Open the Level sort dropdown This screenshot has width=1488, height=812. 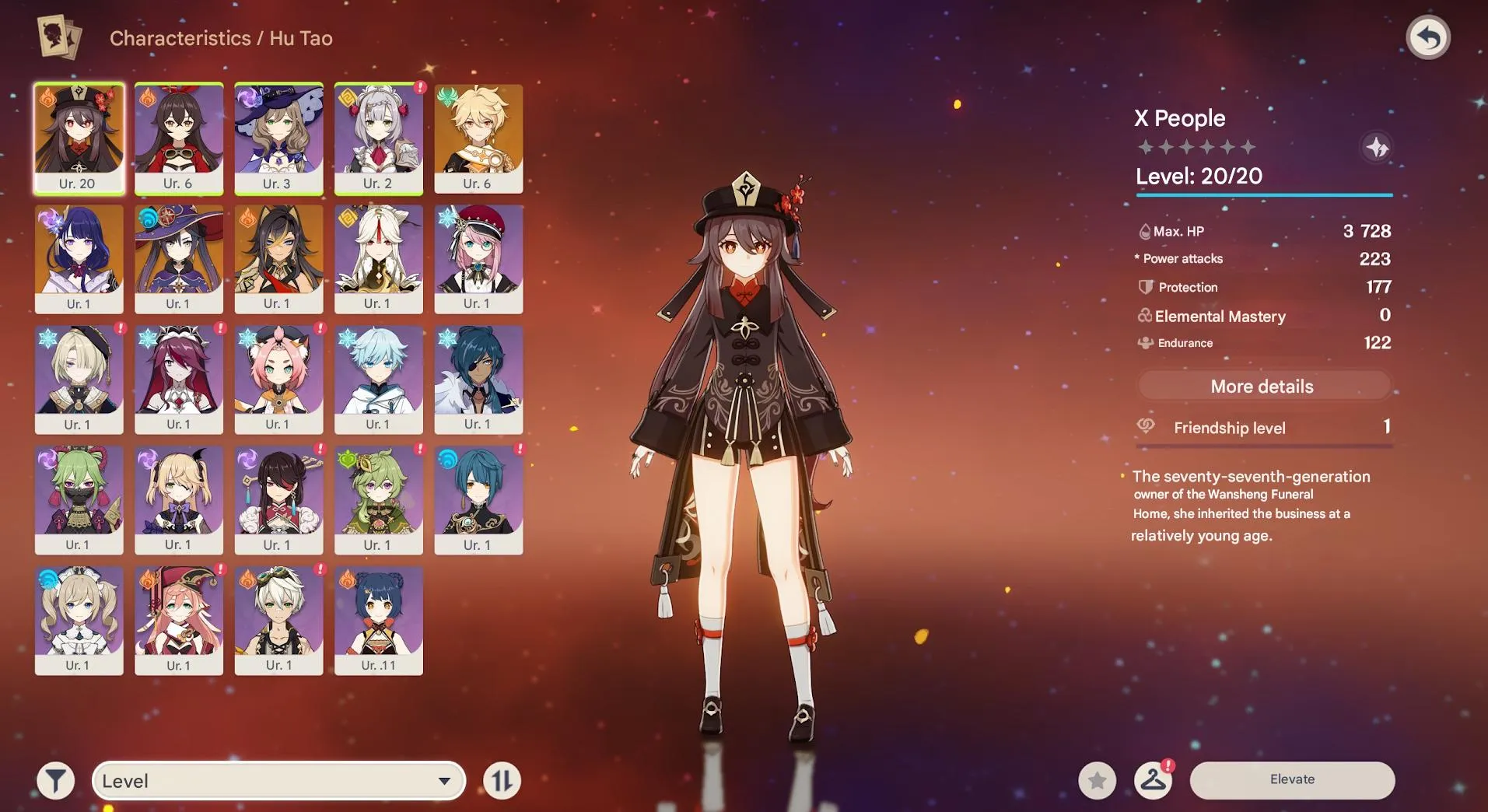pos(278,781)
